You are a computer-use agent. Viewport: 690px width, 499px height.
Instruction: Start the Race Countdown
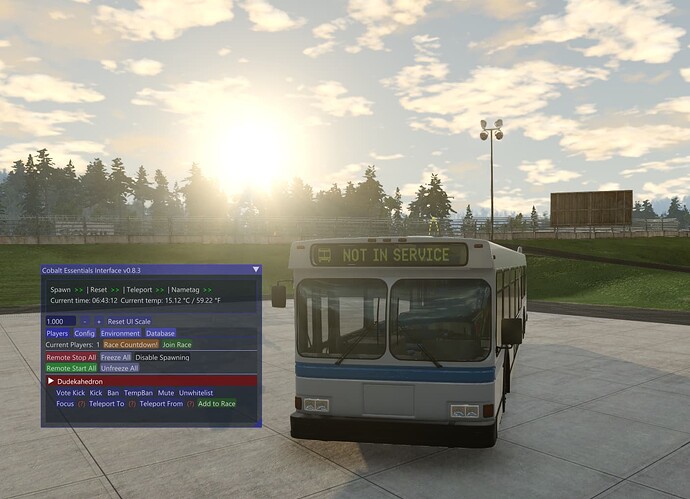pos(131,344)
